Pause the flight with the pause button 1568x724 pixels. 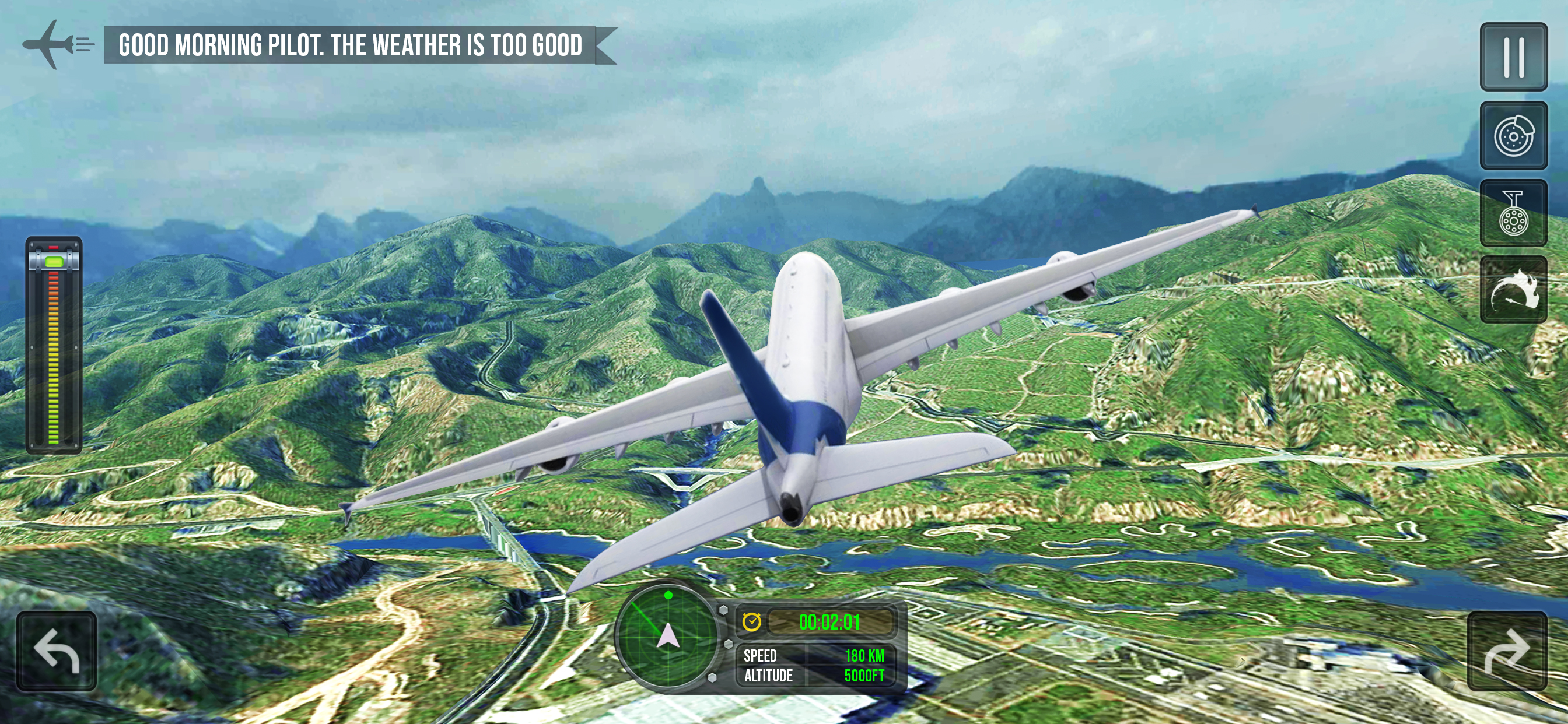pos(1513,57)
